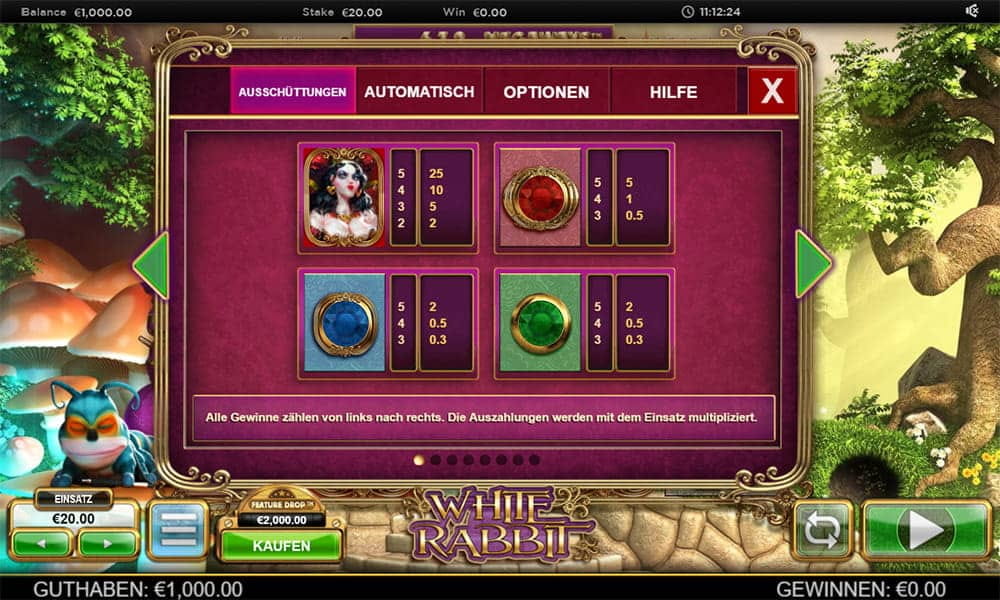1000x600 pixels.
Task: Open the blue hamburger menu button
Action: click(178, 530)
